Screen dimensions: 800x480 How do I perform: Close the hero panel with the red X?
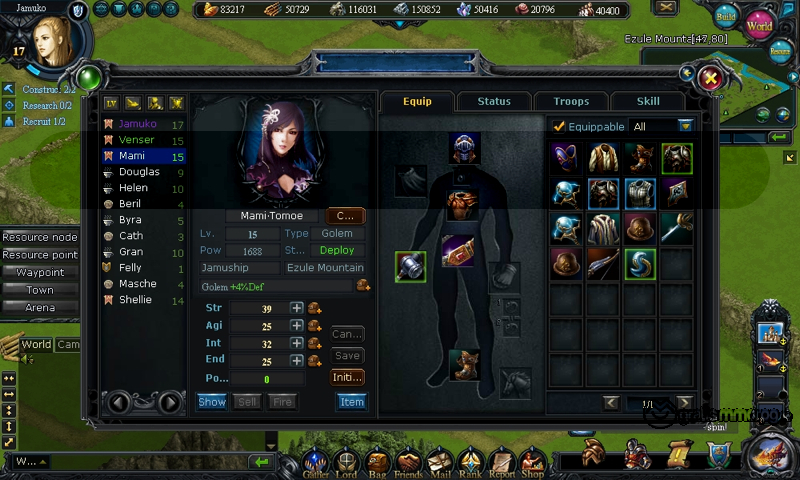pyautogui.click(x=711, y=78)
